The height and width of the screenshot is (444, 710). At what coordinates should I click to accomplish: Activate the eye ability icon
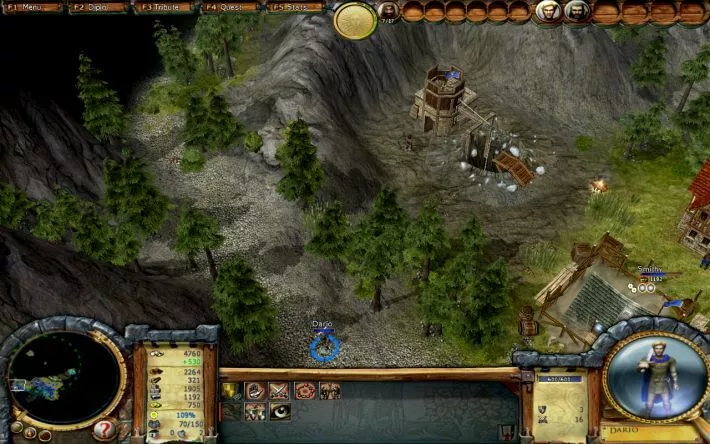point(279,410)
